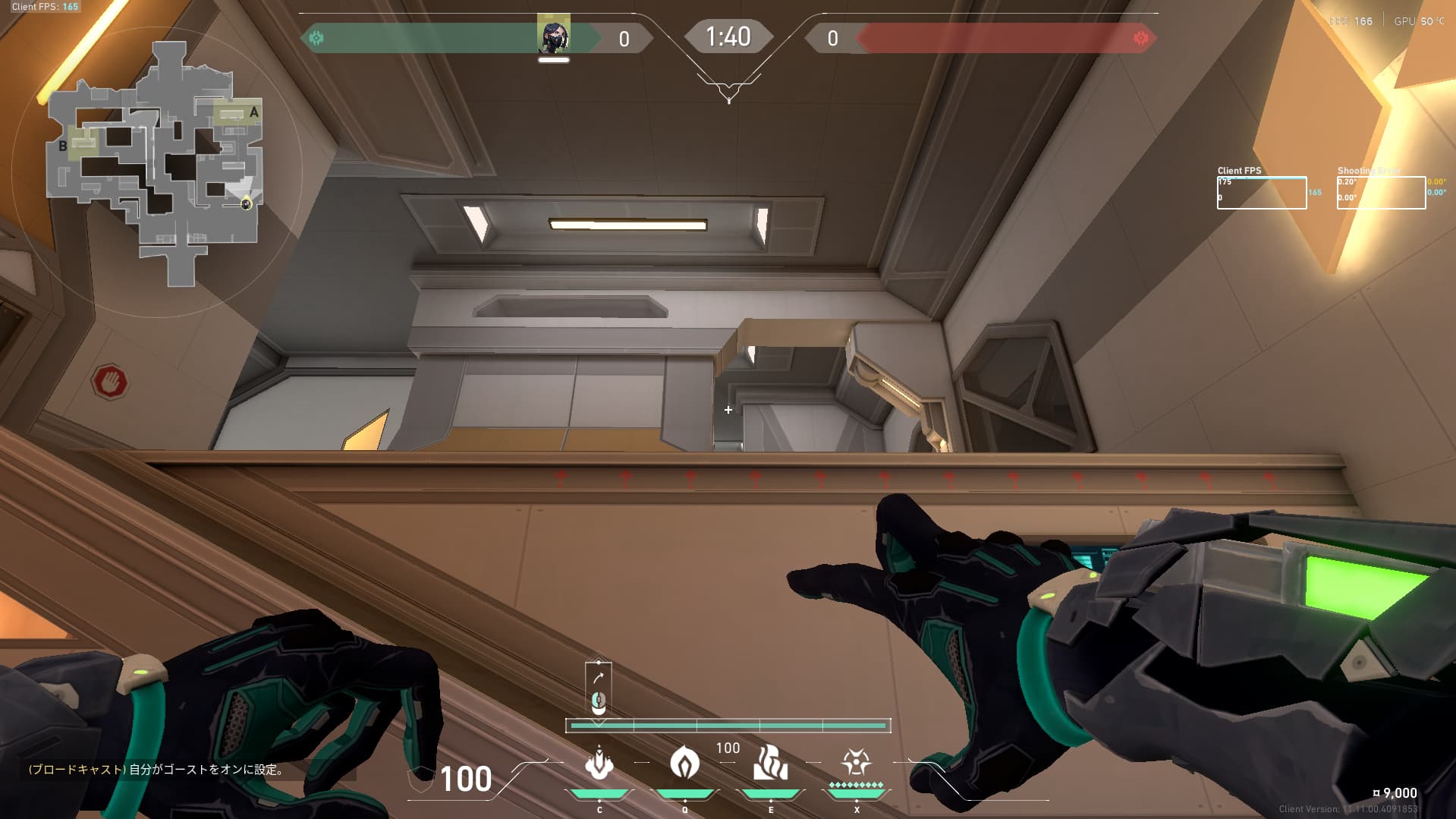Click the red enemy team emblem
The image size is (1456, 819).
[x=1140, y=38]
